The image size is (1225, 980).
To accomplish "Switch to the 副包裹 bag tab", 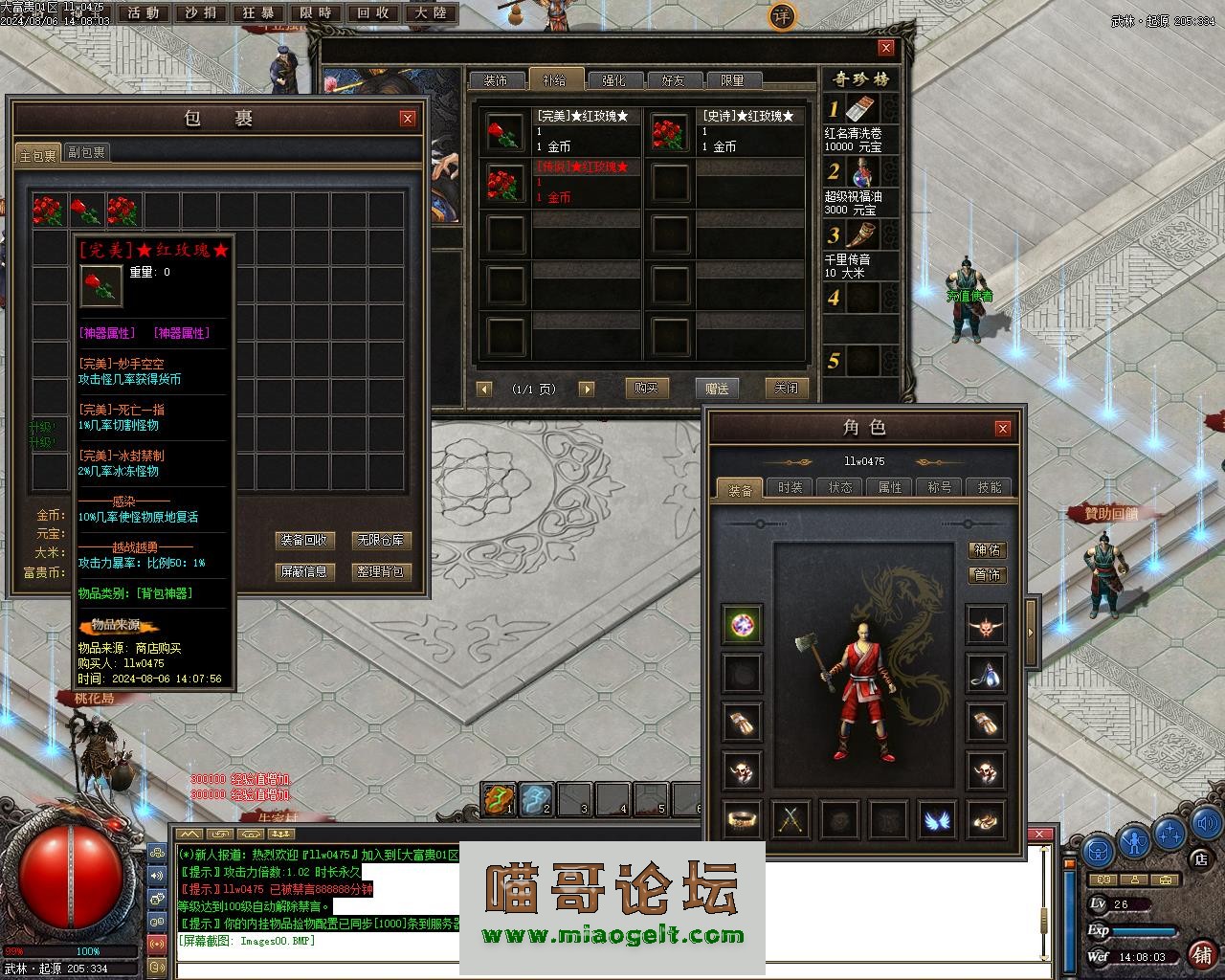I will click(87, 152).
